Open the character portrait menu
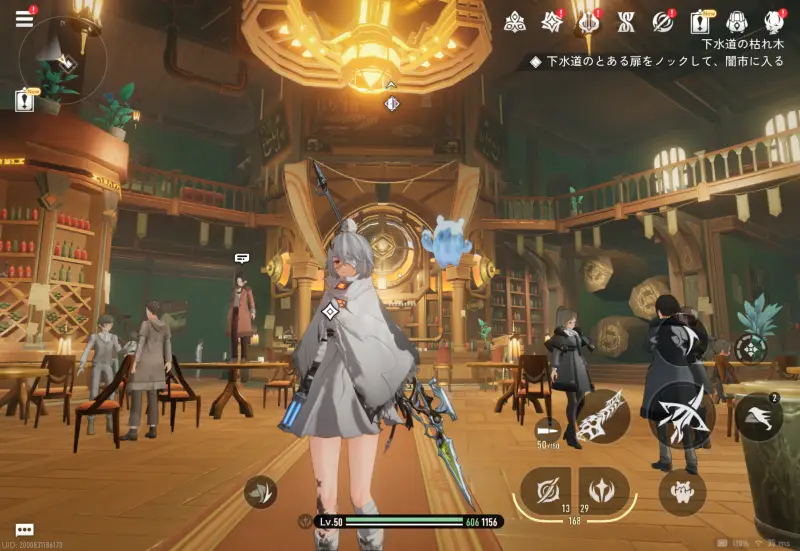 [774, 21]
